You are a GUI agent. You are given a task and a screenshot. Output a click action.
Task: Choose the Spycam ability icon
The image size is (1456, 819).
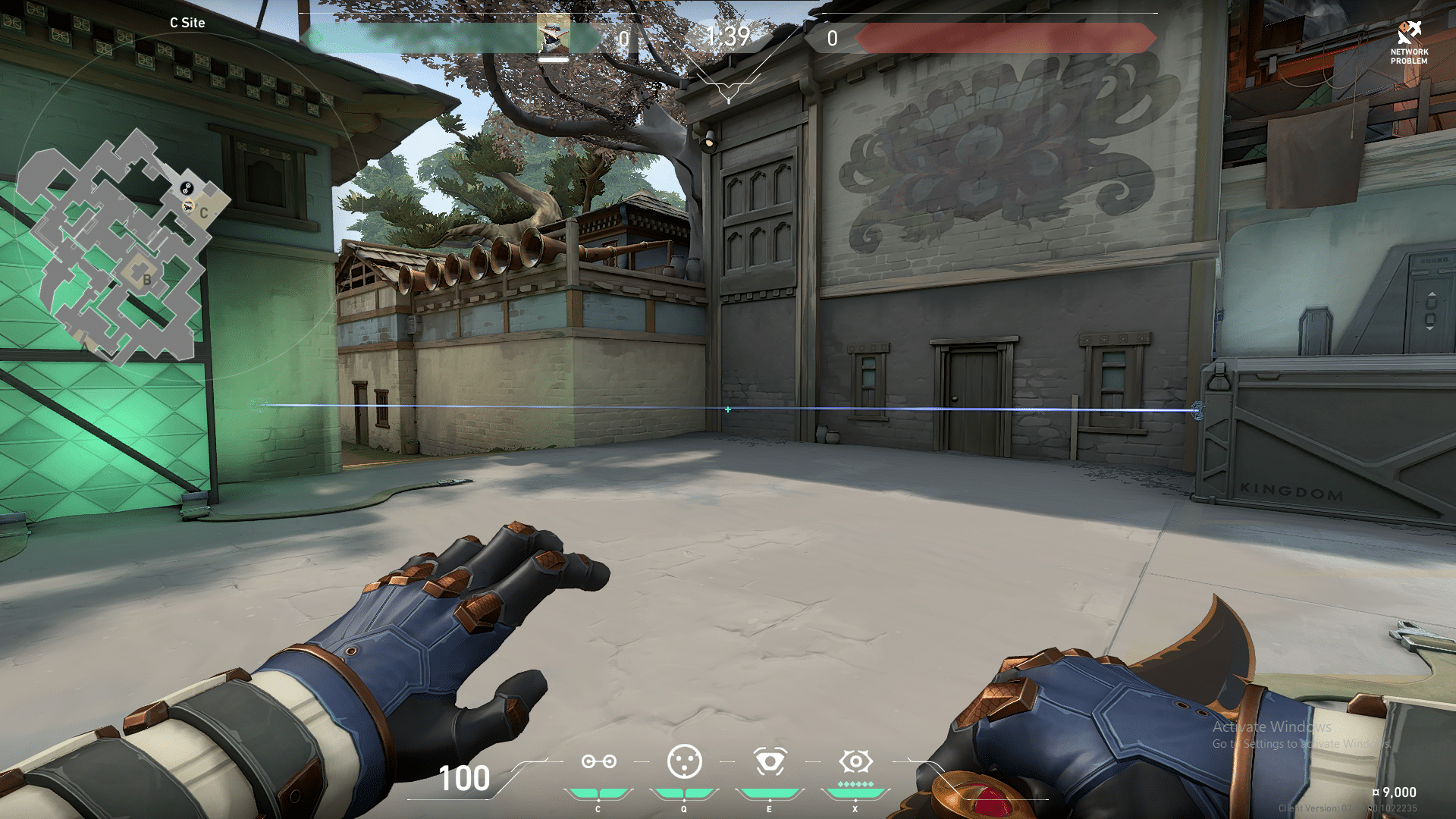(x=770, y=761)
